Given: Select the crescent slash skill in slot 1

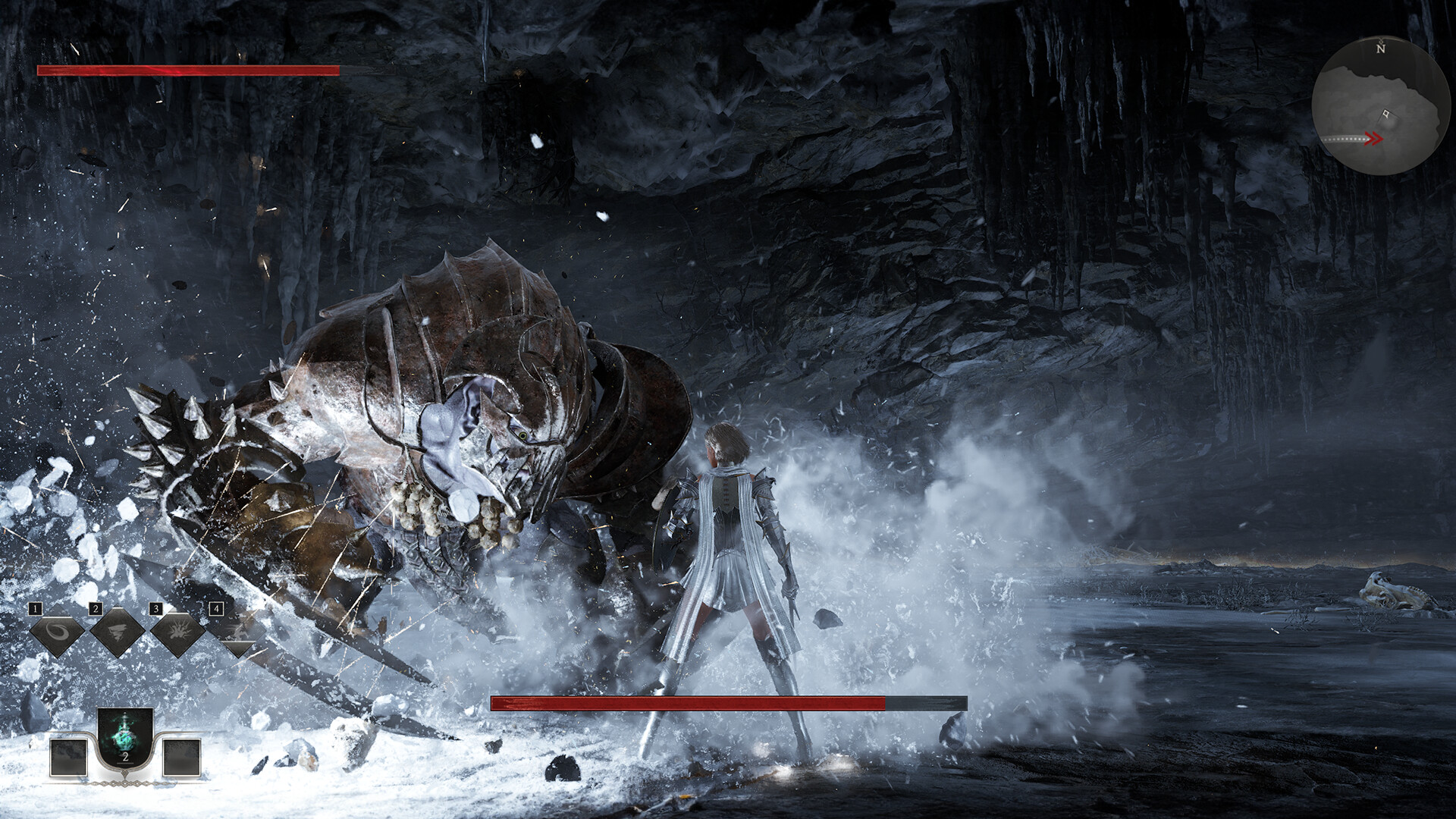Looking at the screenshot, I should pos(56,632).
